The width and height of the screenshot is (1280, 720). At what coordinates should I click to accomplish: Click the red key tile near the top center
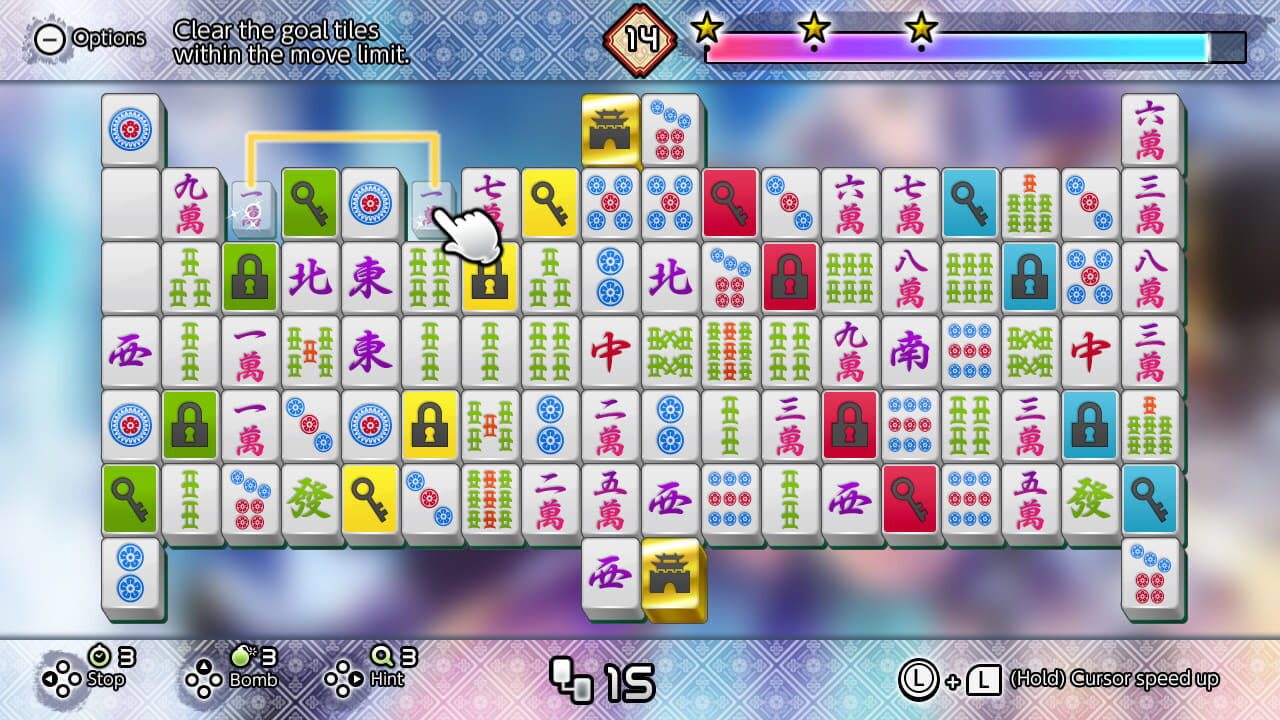(x=729, y=200)
